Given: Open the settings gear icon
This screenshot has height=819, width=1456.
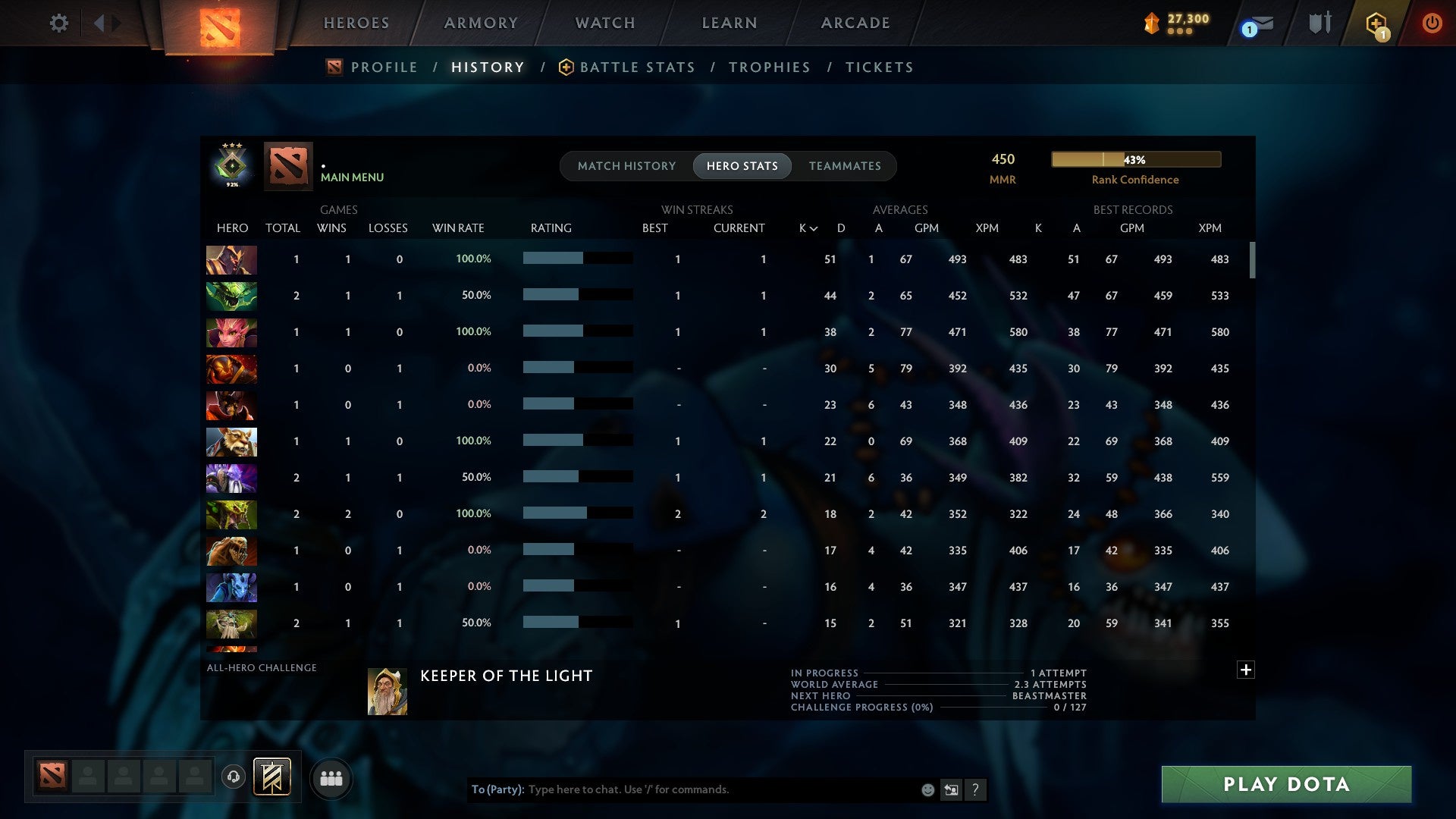Looking at the screenshot, I should coord(59,23).
